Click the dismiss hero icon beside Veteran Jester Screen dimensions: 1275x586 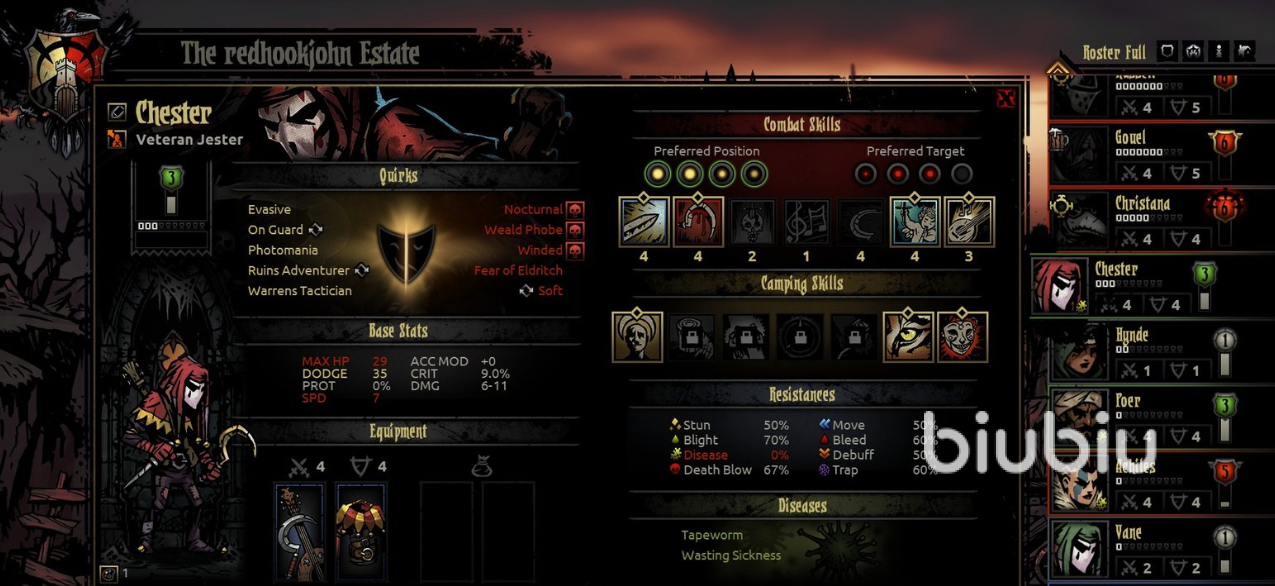tap(117, 140)
